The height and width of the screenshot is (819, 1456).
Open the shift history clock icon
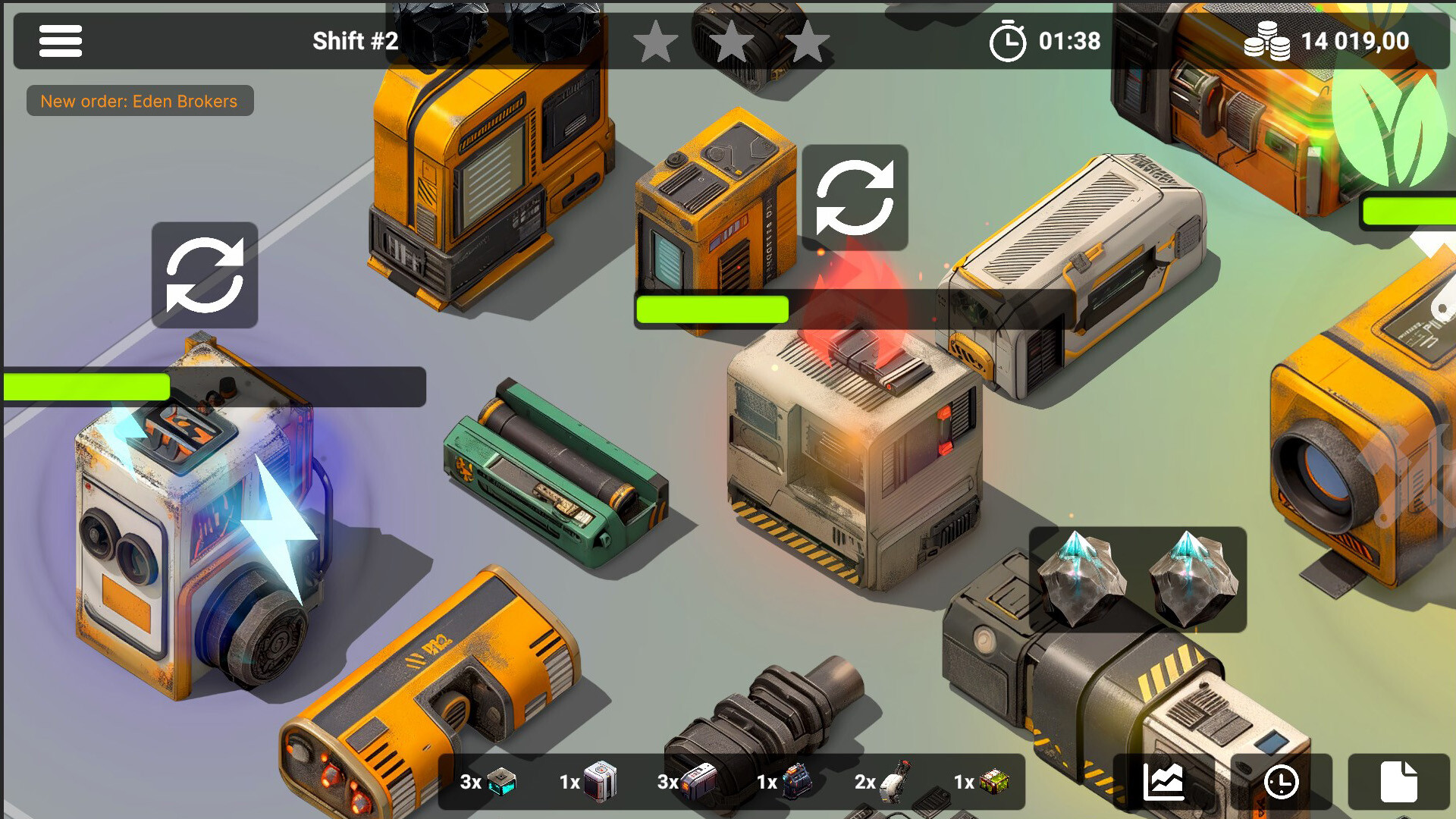[x=1282, y=781]
